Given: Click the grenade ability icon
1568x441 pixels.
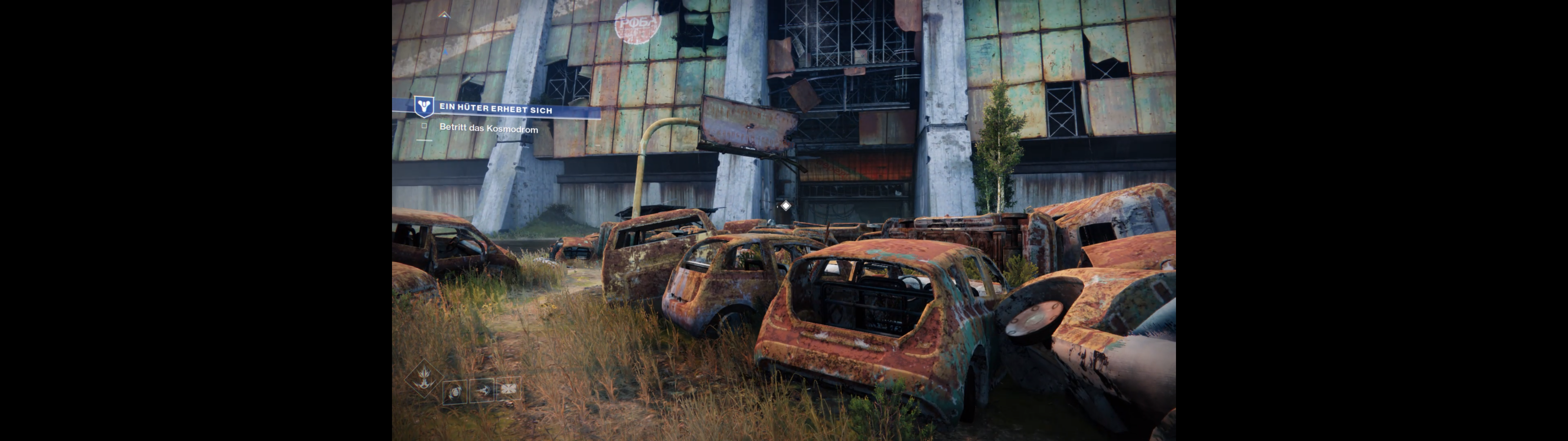Looking at the screenshot, I should (x=455, y=392).
